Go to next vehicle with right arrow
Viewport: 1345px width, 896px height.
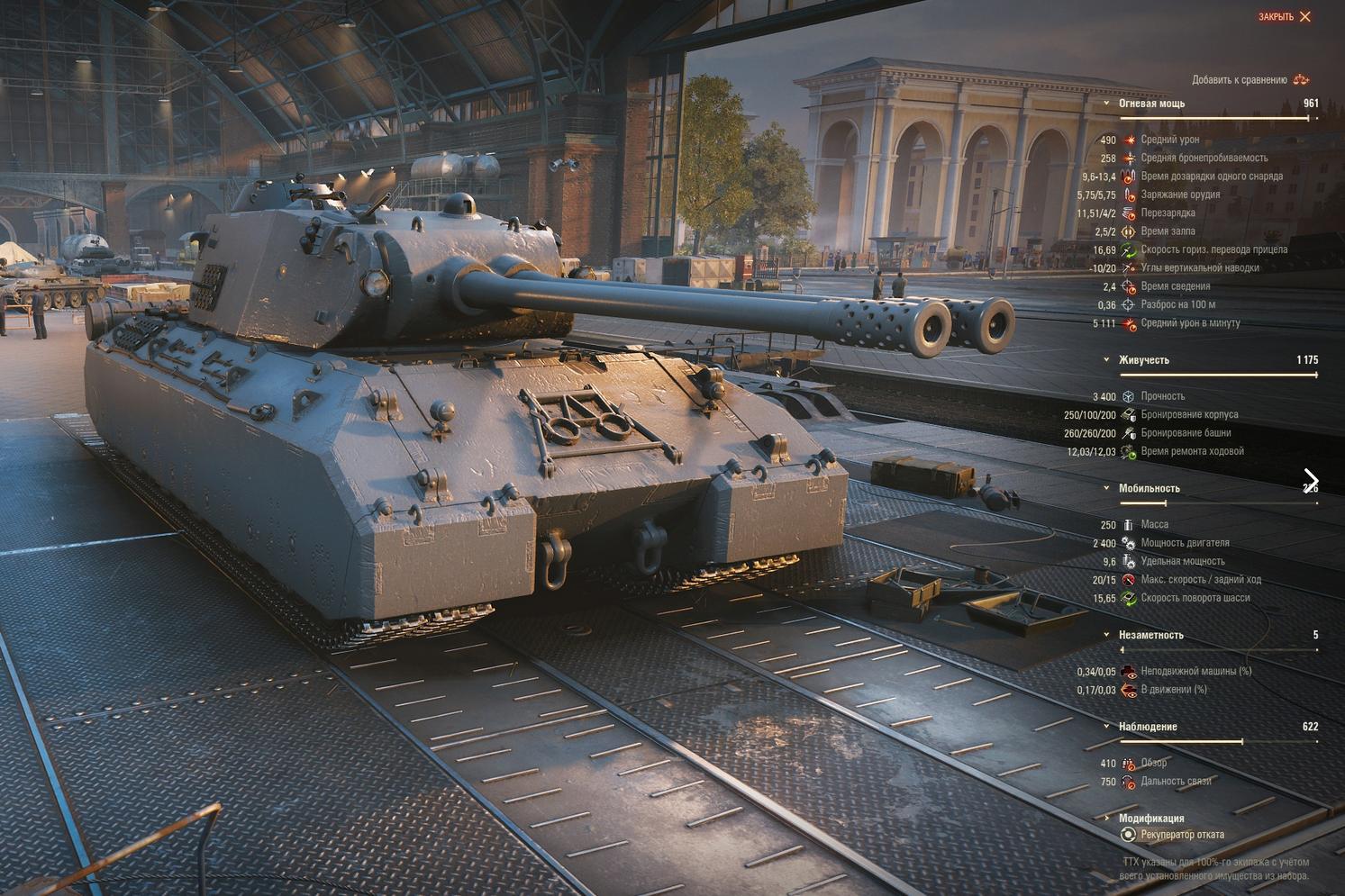pyautogui.click(x=1311, y=481)
